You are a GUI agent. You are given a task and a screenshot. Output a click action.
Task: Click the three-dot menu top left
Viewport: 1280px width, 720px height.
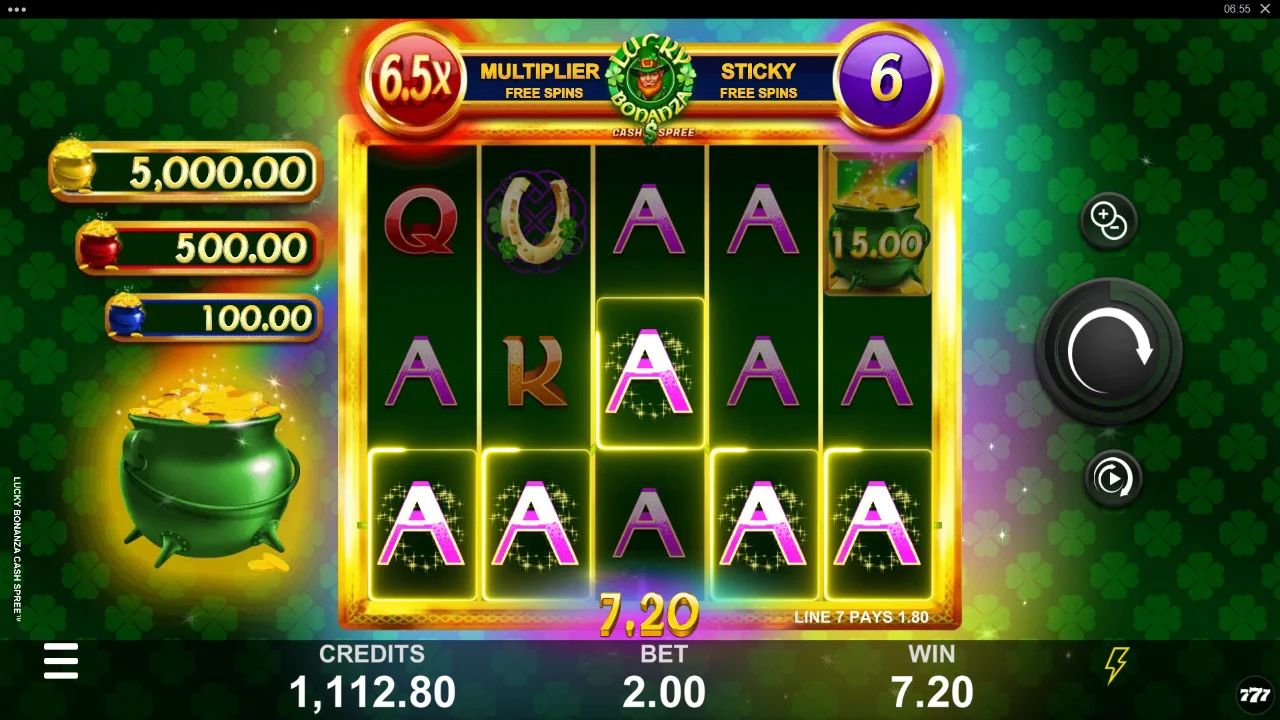click(x=16, y=10)
